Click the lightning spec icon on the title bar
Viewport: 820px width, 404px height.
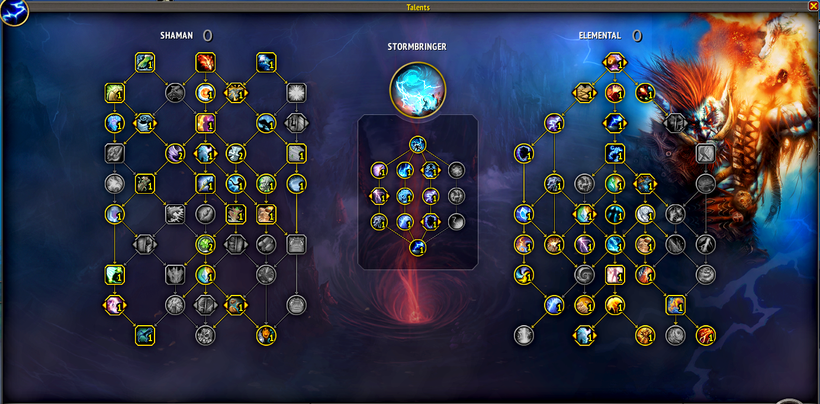[13, 11]
